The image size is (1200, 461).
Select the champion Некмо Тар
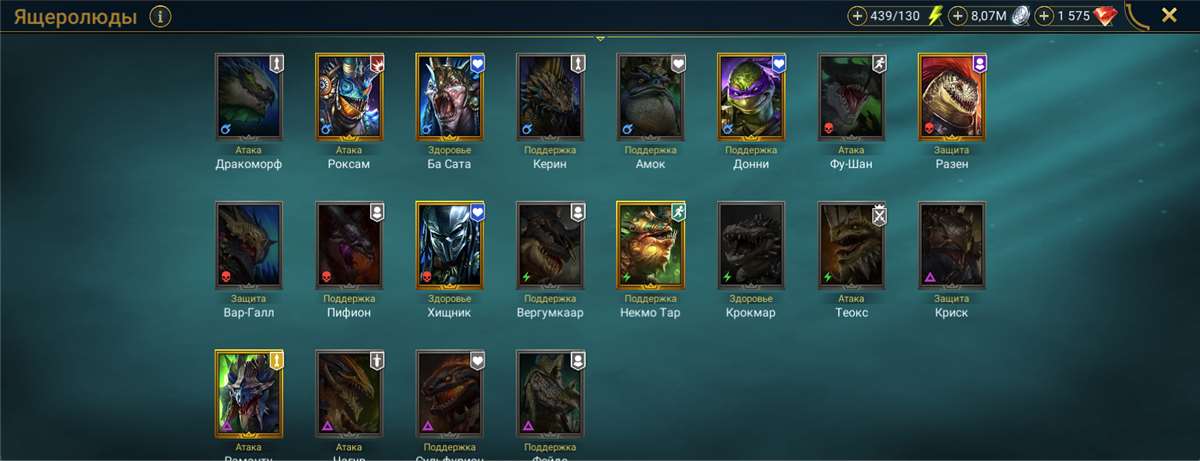pos(650,245)
